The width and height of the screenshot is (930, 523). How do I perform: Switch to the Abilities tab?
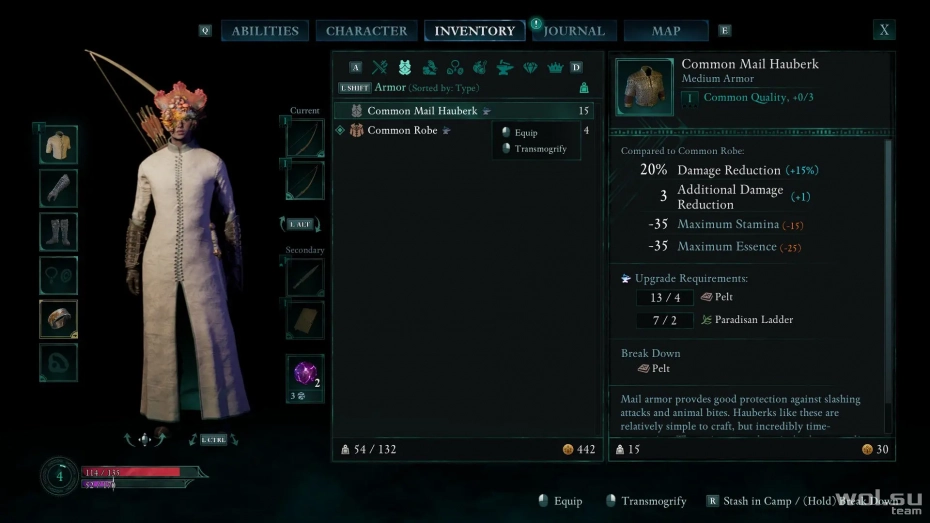pos(264,31)
